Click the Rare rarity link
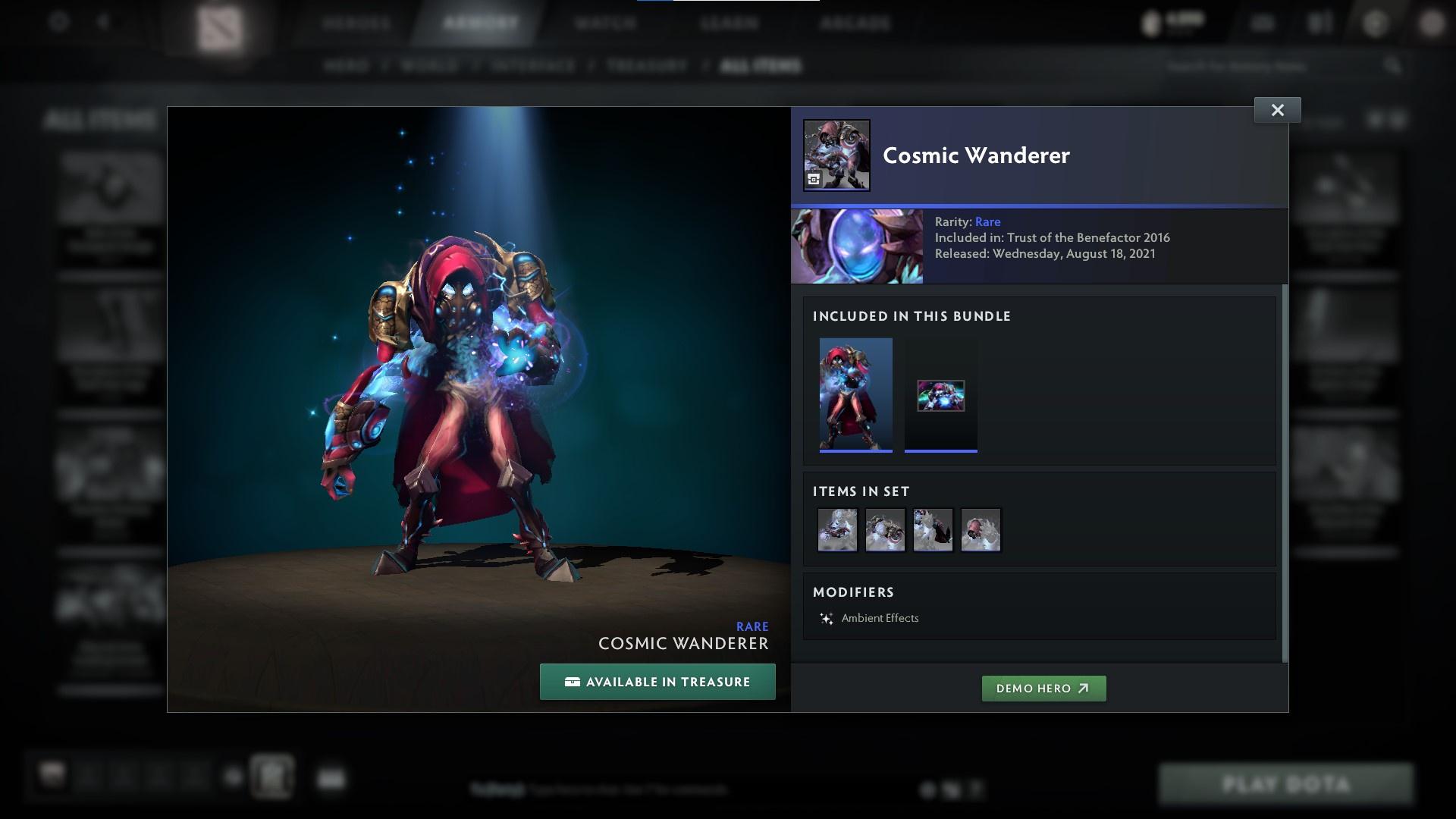This screenshot has height=819, width=1456. (x=987, y=221)
